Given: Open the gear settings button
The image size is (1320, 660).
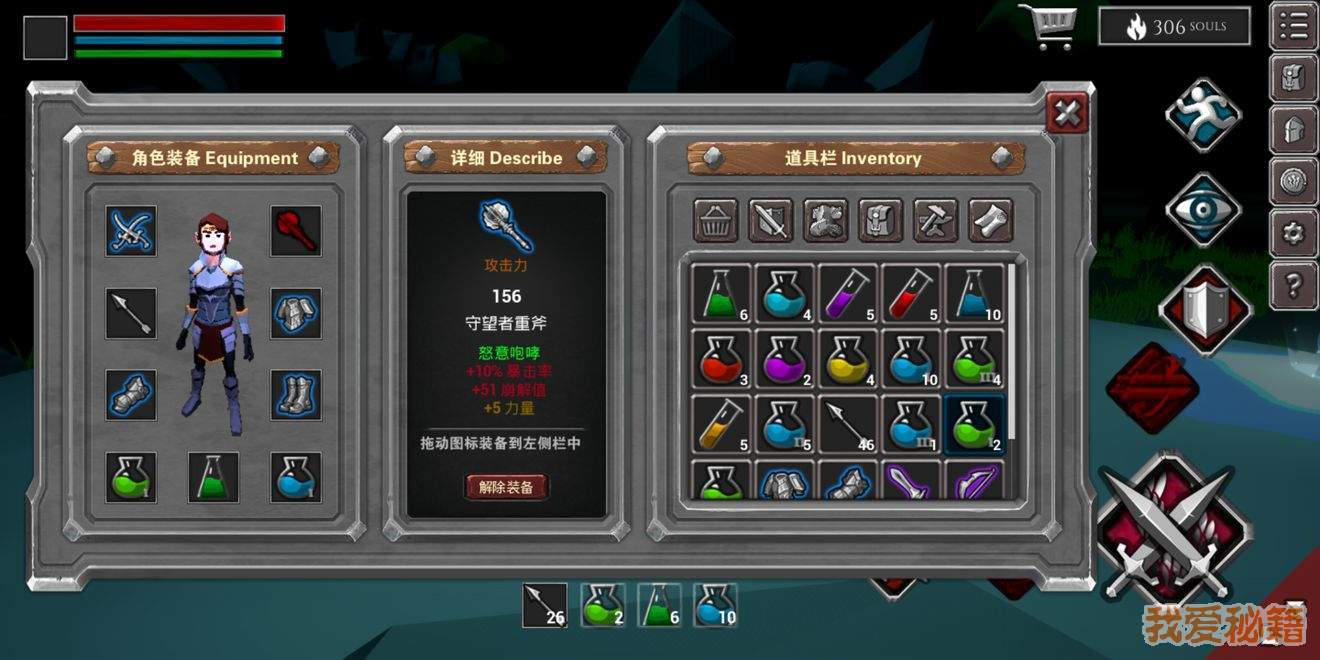Looking at the screenshot, I should (x=1293, y=234).
